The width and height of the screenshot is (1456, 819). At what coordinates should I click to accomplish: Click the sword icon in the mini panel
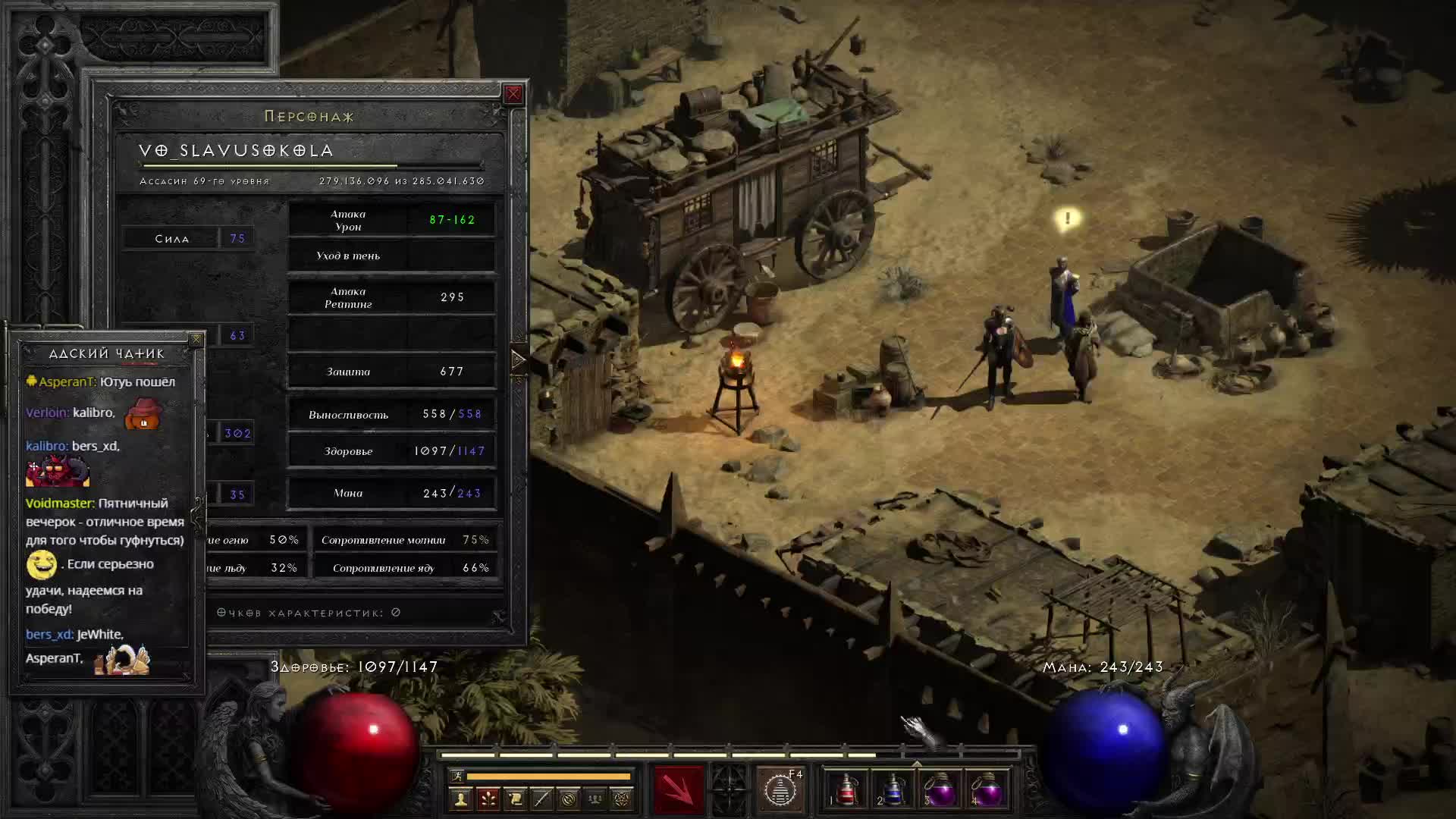[541, 799]
